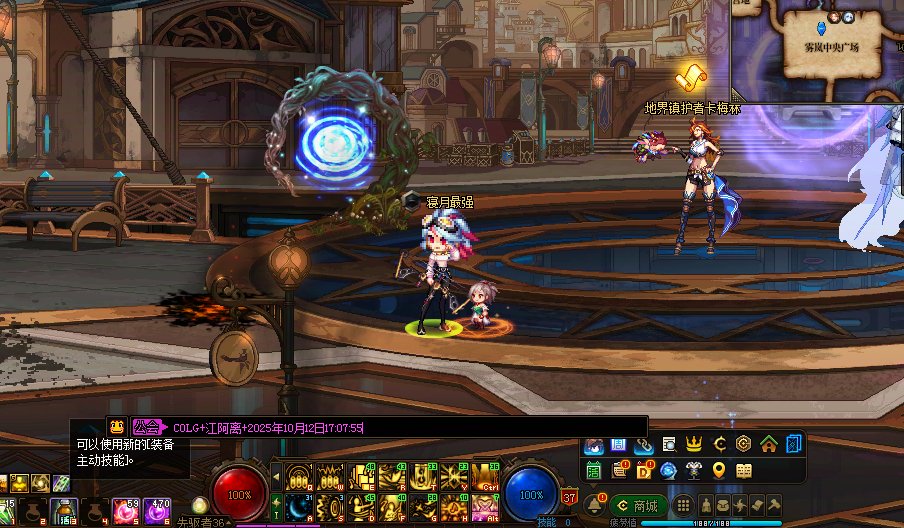904x528 pixels.
Task: Click the chat input text field
Action: click(400, 427)
